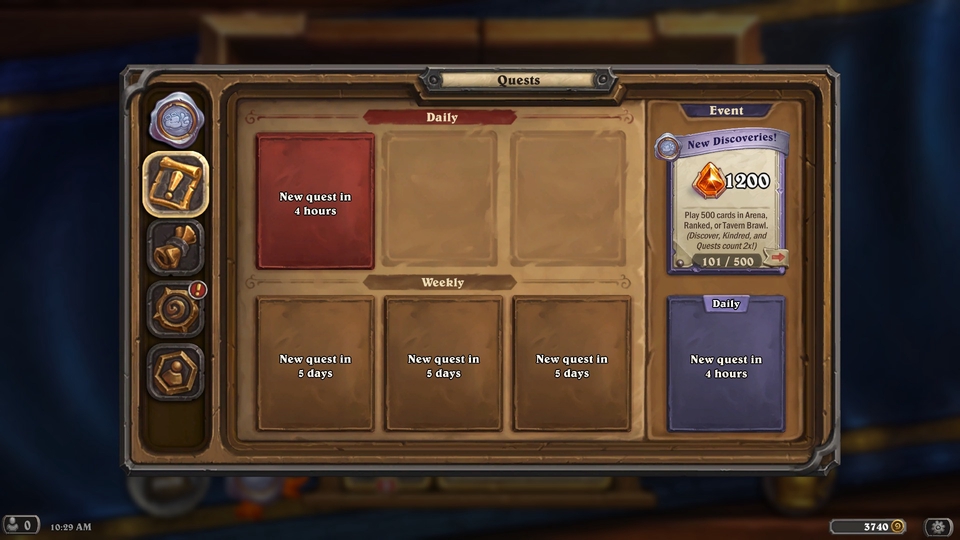This screenshot has width=960, height=540.
Task: Select the red daily quest slot
Action: click(x=315, y=203)
